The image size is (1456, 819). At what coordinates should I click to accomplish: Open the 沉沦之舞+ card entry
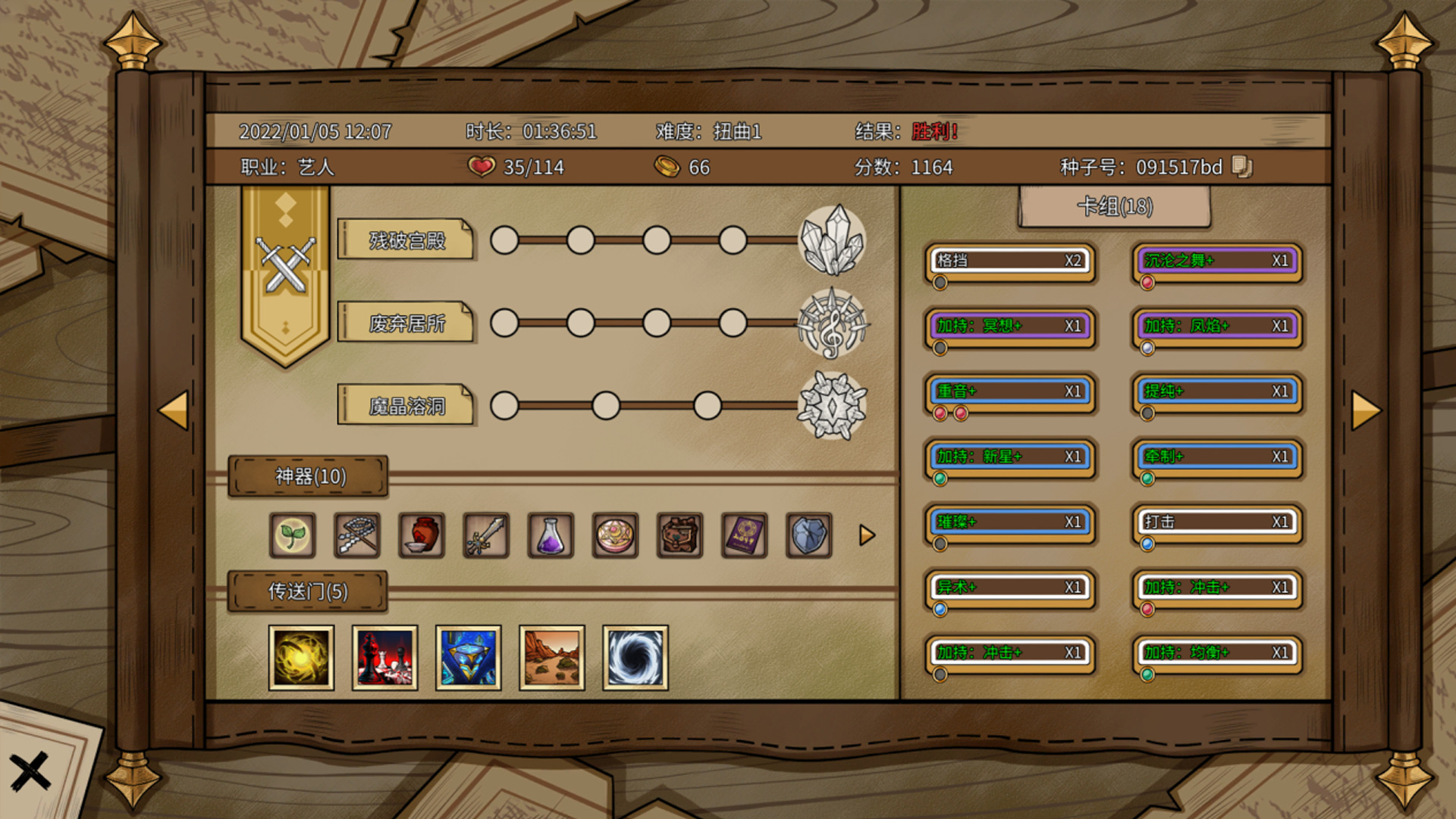click(x=1217, y=261)
